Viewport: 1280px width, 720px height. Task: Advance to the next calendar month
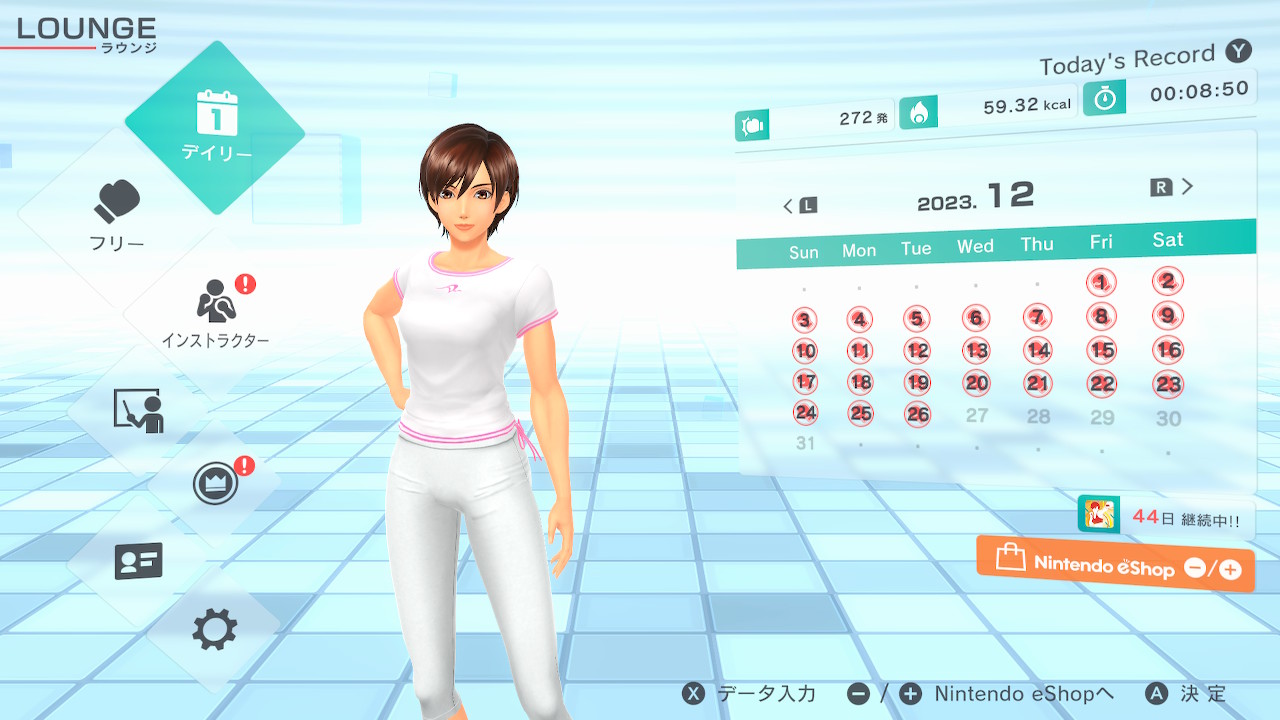(x=1174, y=187)
